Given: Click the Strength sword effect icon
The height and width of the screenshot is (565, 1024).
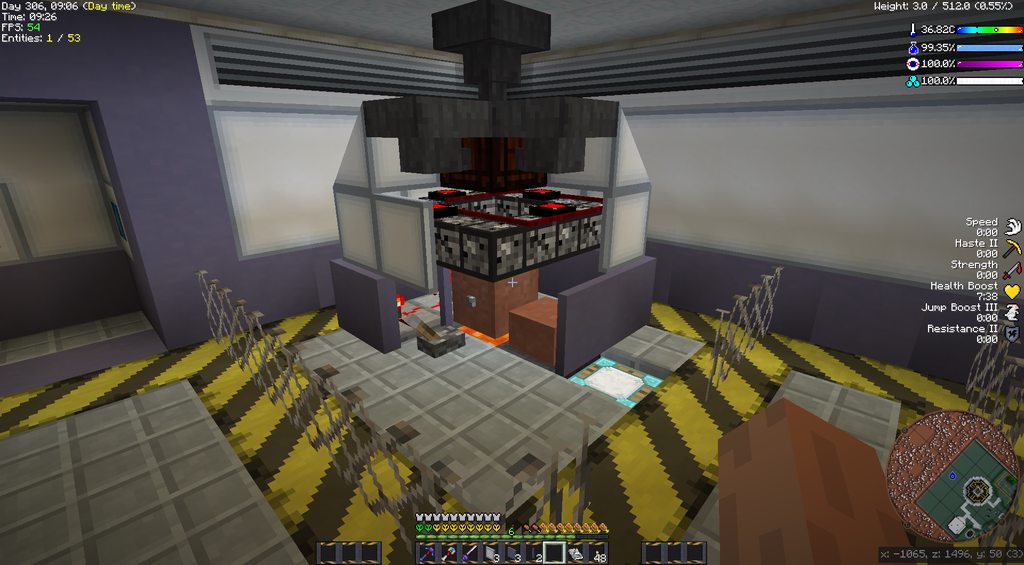Looking at the screenshot, I should (1012, 269).
